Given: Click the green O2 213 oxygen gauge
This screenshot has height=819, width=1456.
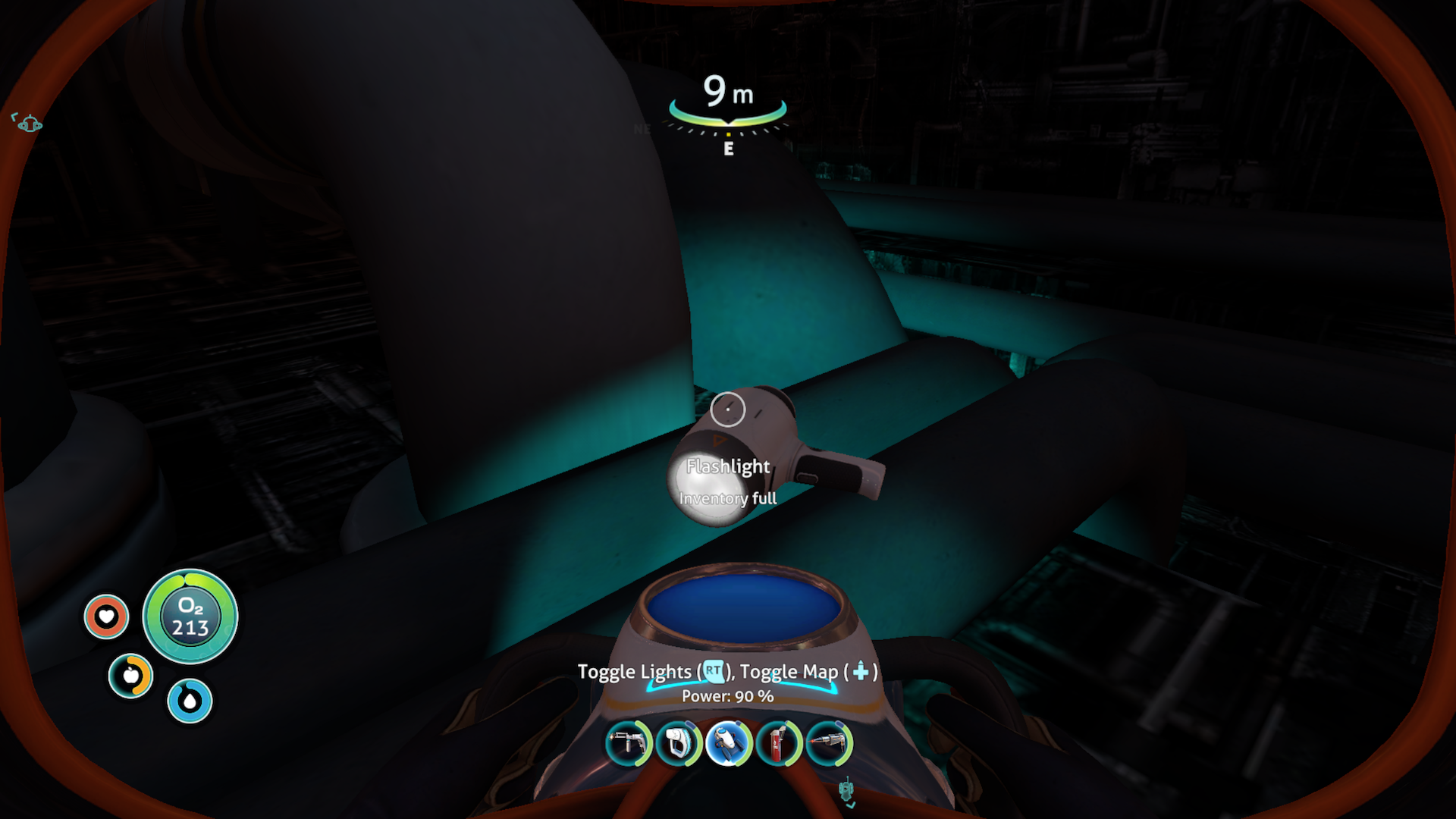Looking at the screenshot, I should coord(190,617).
